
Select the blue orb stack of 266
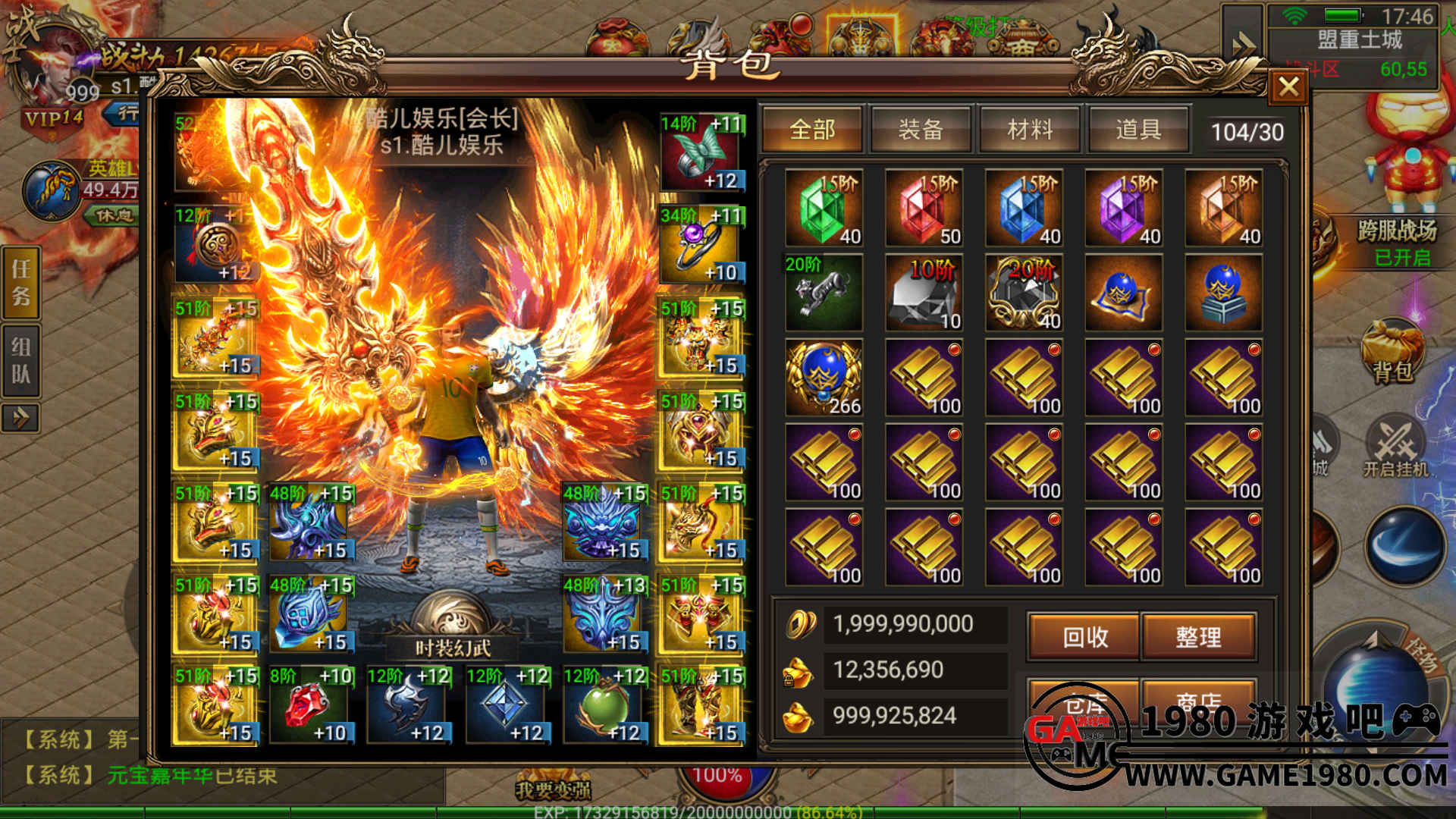(x=824, y=378)
